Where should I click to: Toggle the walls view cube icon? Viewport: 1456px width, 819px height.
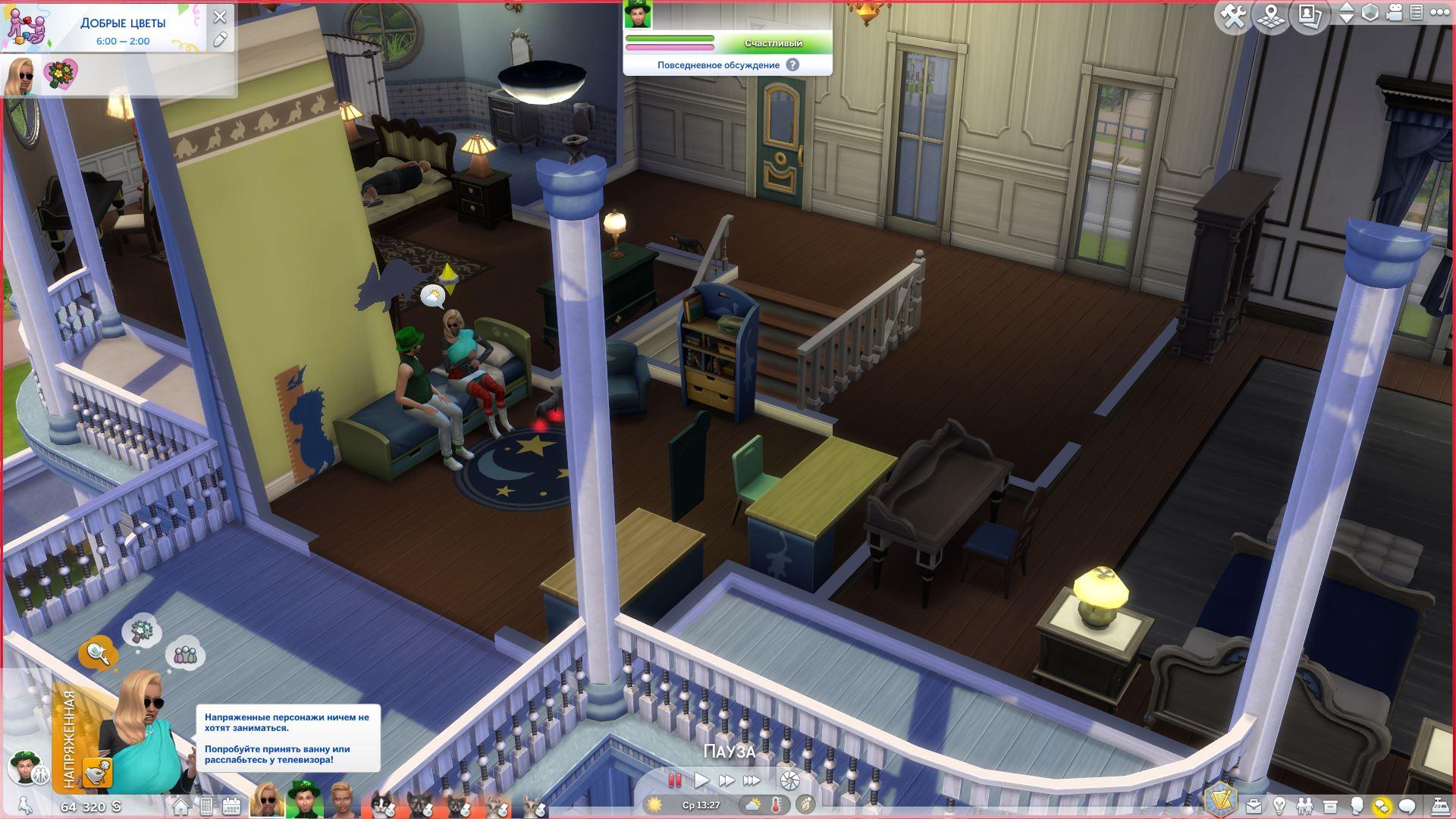point(1370,13)
